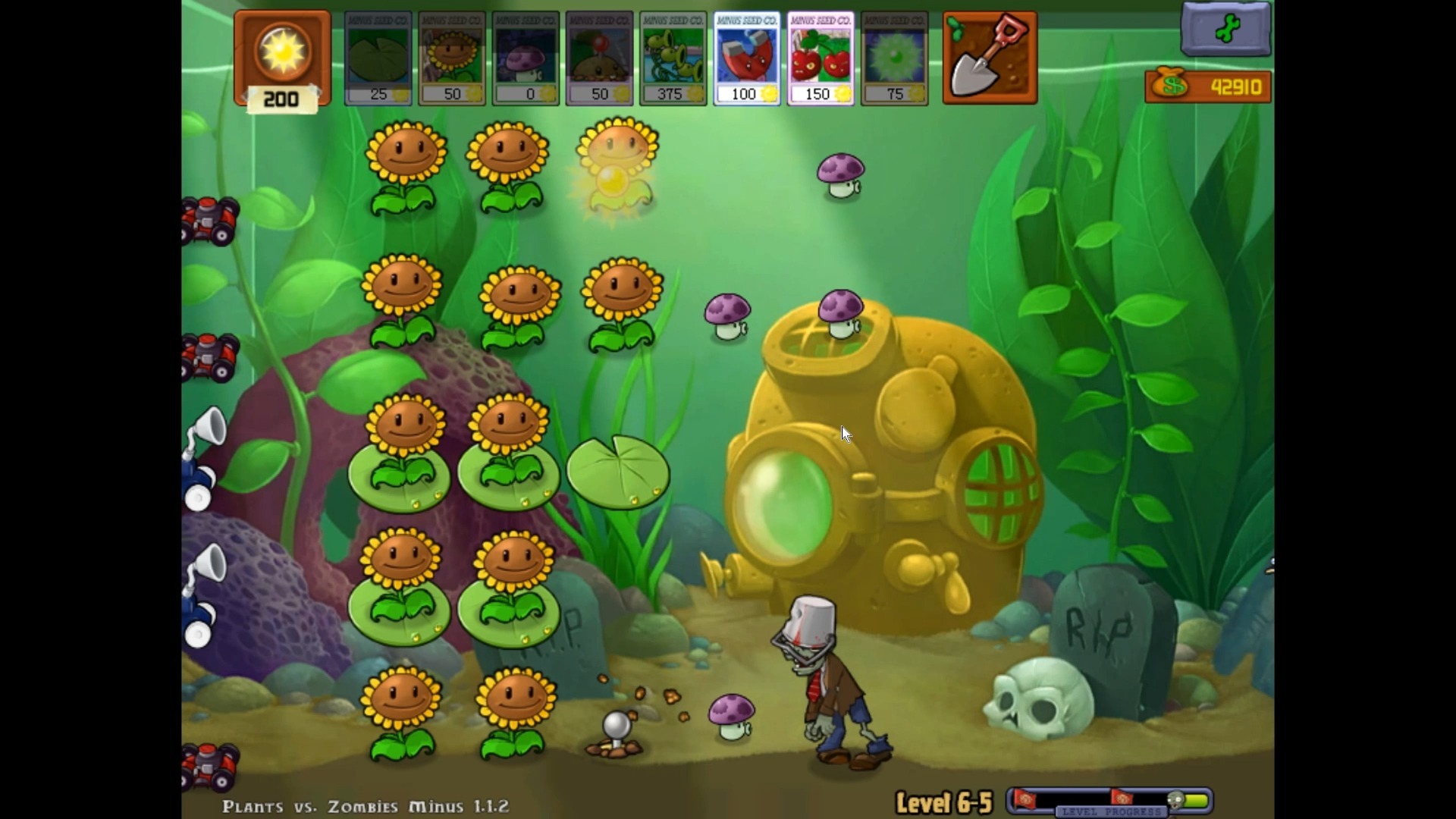Choose the Threepeater seed packet costing 375

tap(673, 58)
